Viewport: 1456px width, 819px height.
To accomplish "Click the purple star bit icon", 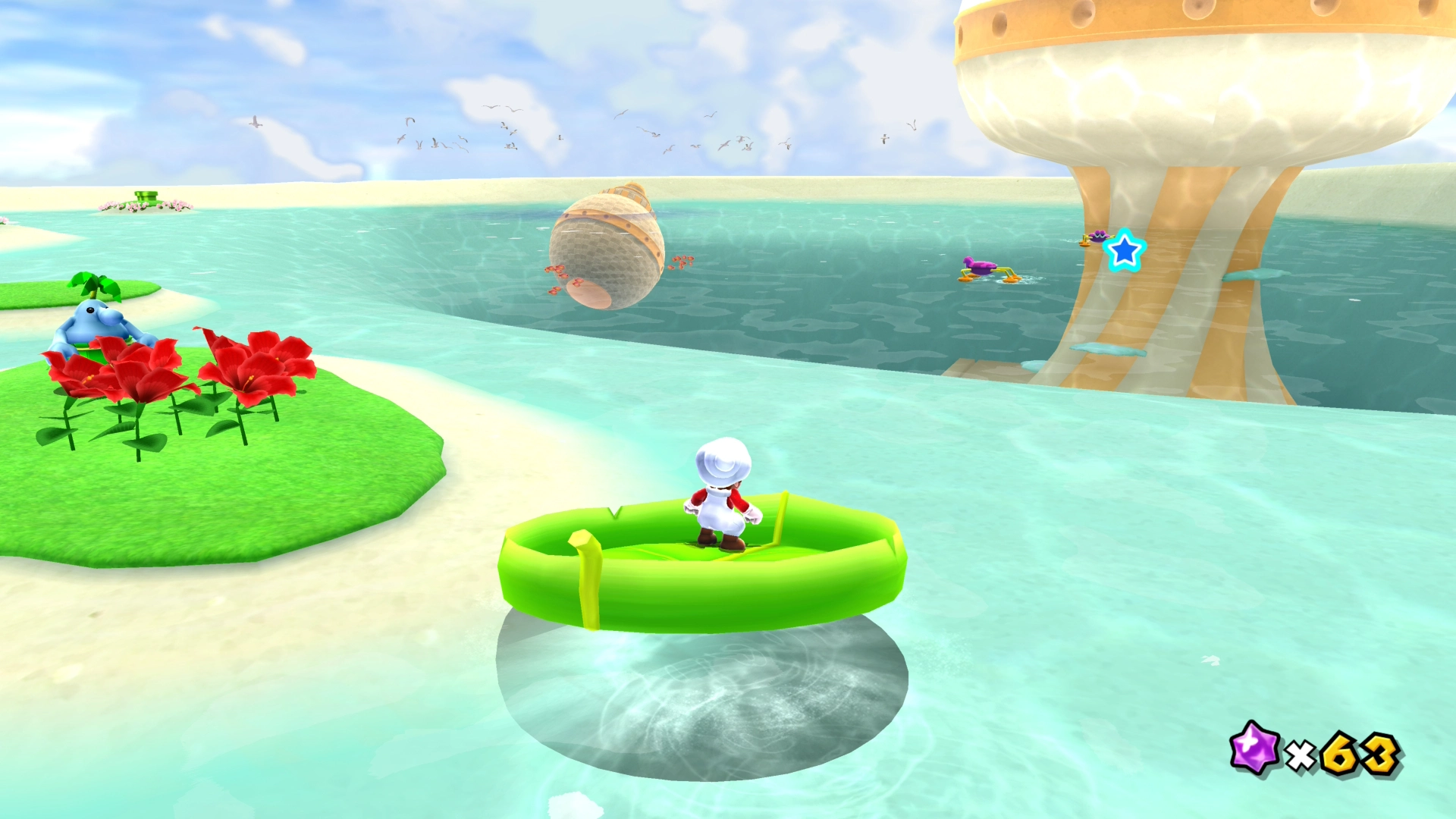I will pos(1254,748).
